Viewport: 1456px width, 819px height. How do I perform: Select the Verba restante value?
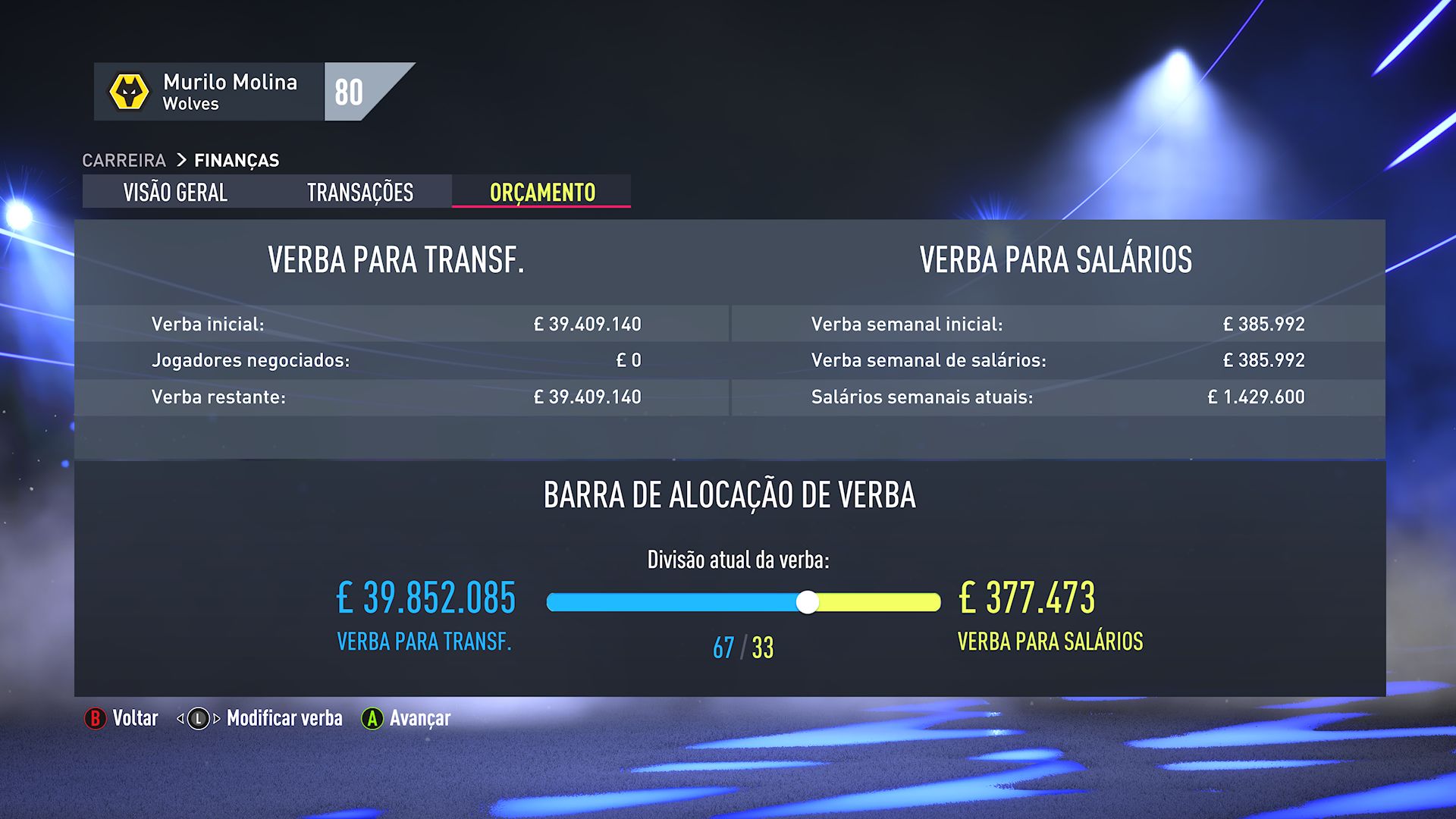coord(587,396)
